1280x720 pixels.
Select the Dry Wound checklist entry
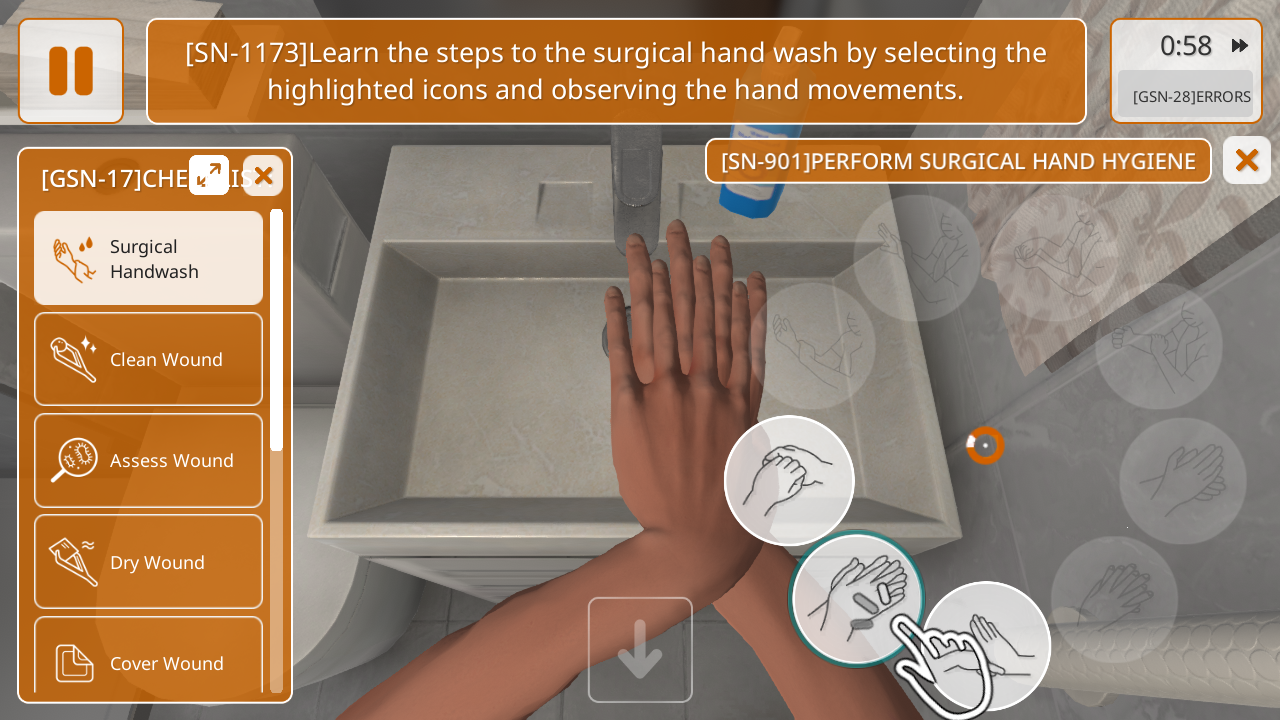coord(149,562)
